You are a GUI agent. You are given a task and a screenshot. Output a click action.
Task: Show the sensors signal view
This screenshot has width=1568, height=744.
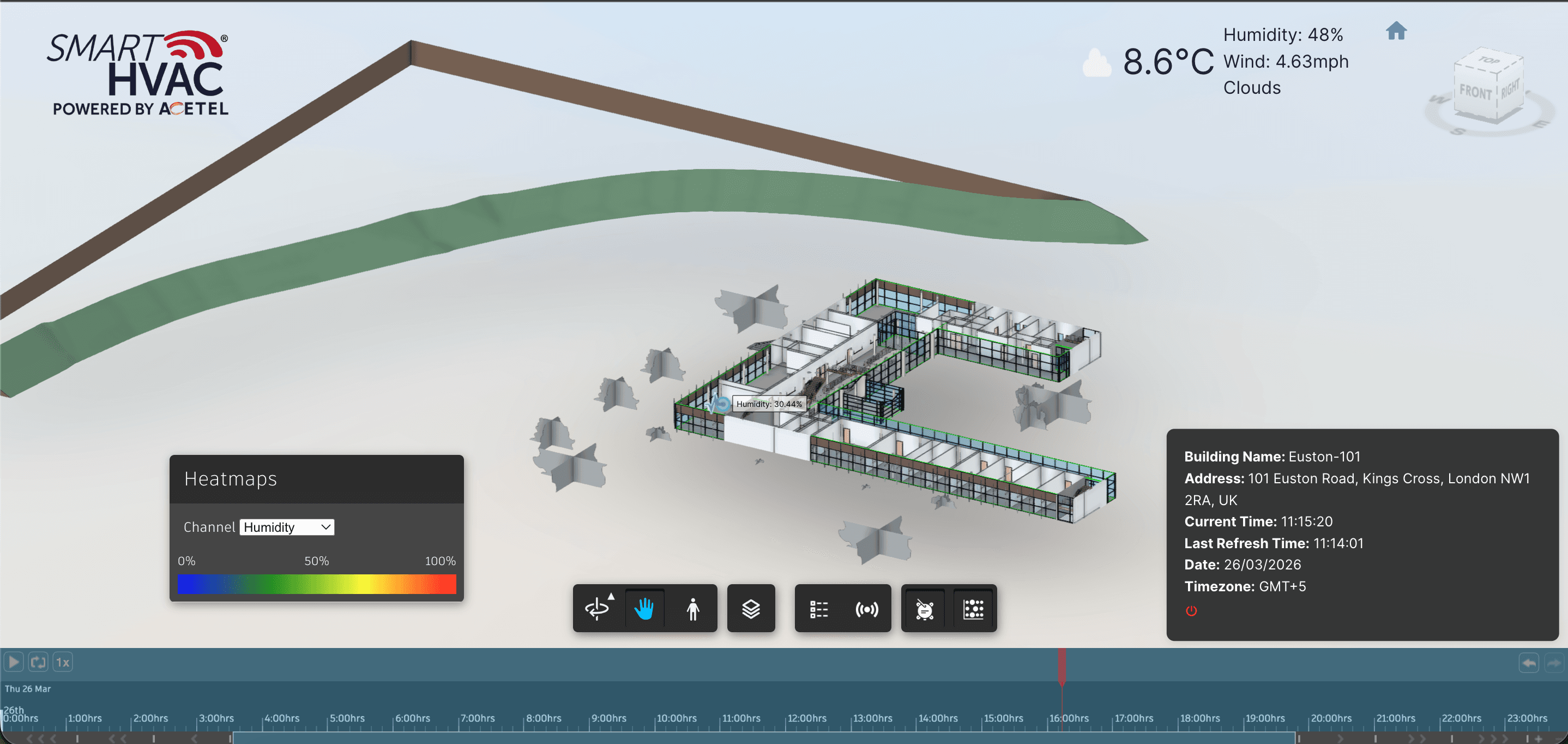[867, 608]
